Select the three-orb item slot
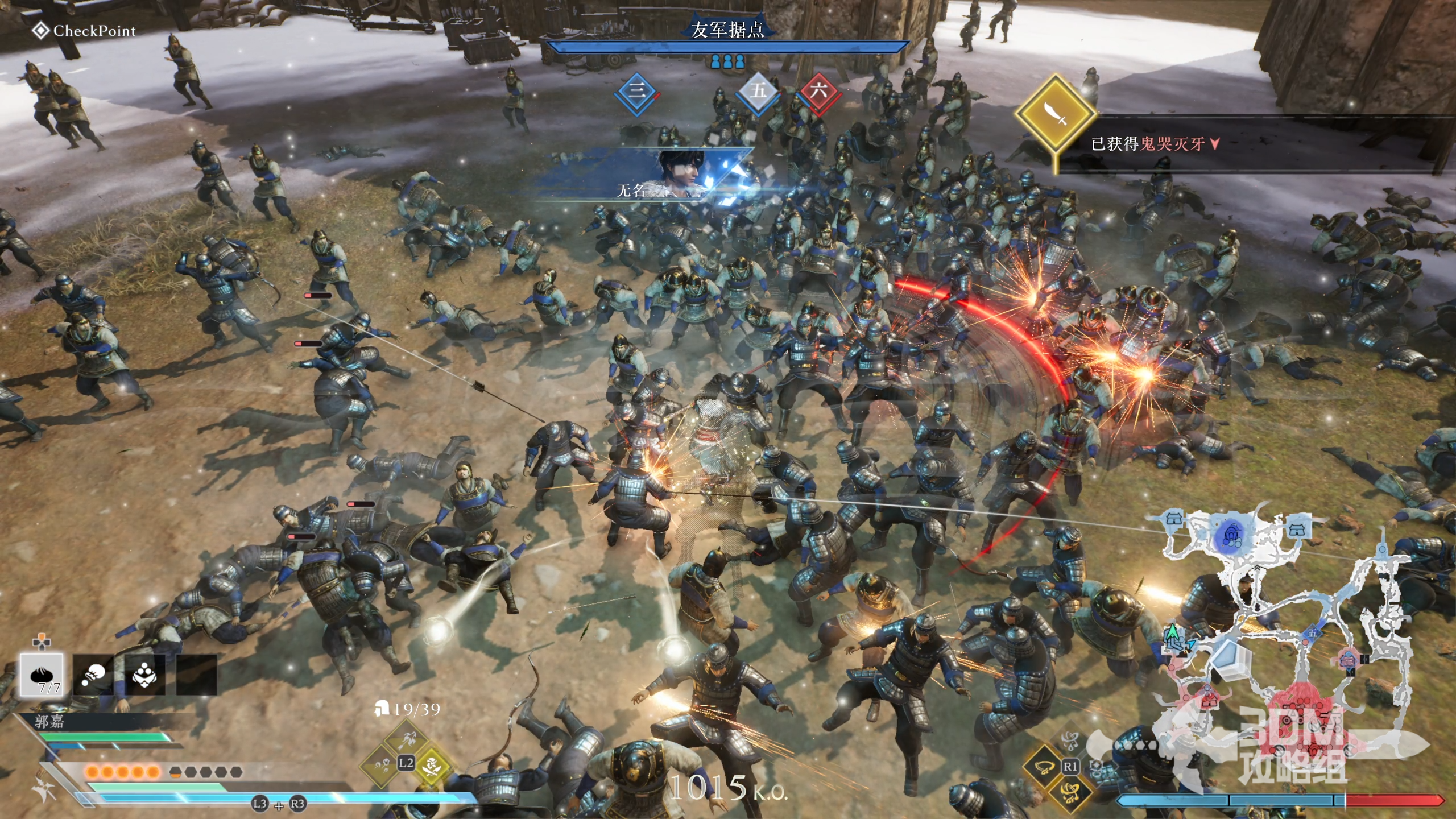The height and width of the screenshot is (819, 1456). (144, 675)
